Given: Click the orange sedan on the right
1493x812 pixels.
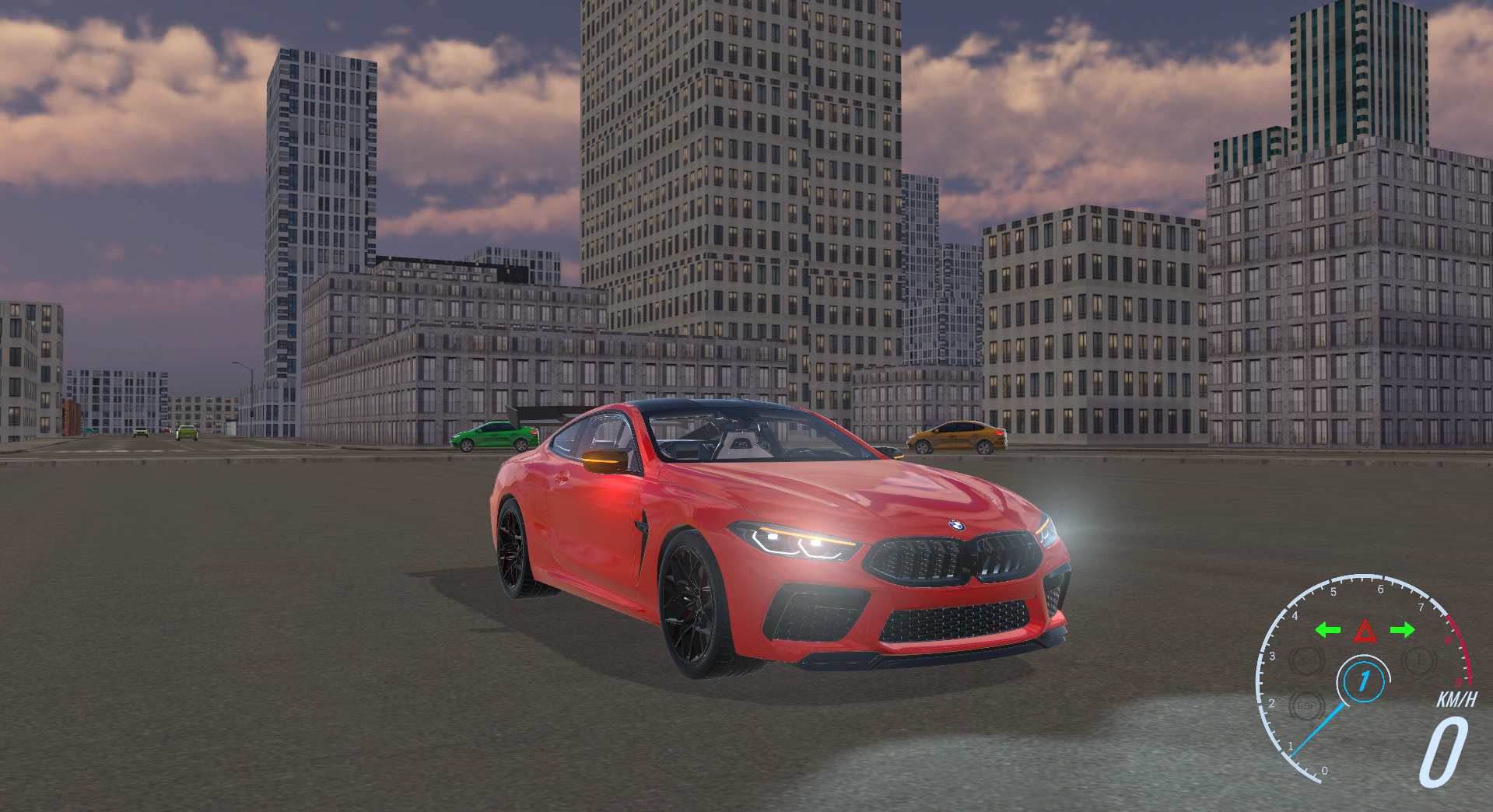Looking at the screenshot, I should point(955,437).
